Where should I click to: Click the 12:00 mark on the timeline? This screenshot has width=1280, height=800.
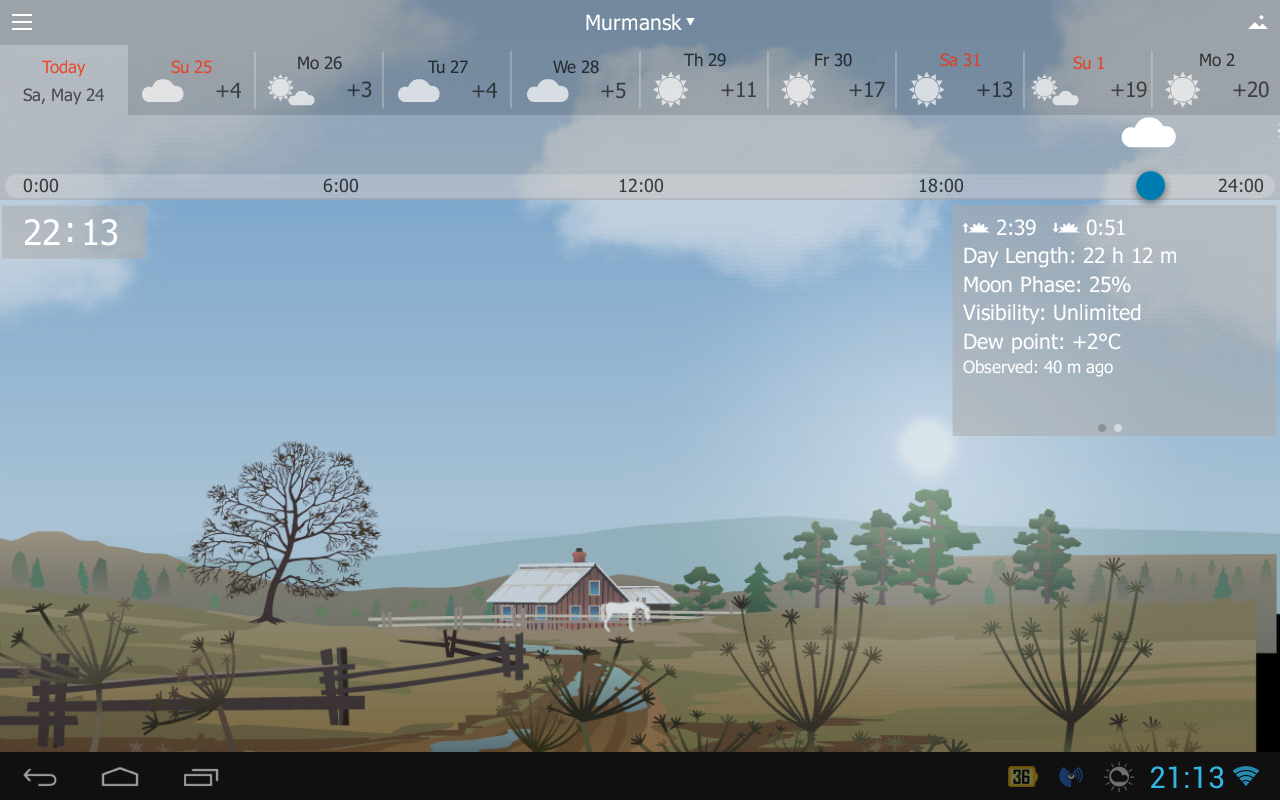[x=640, y=186]
